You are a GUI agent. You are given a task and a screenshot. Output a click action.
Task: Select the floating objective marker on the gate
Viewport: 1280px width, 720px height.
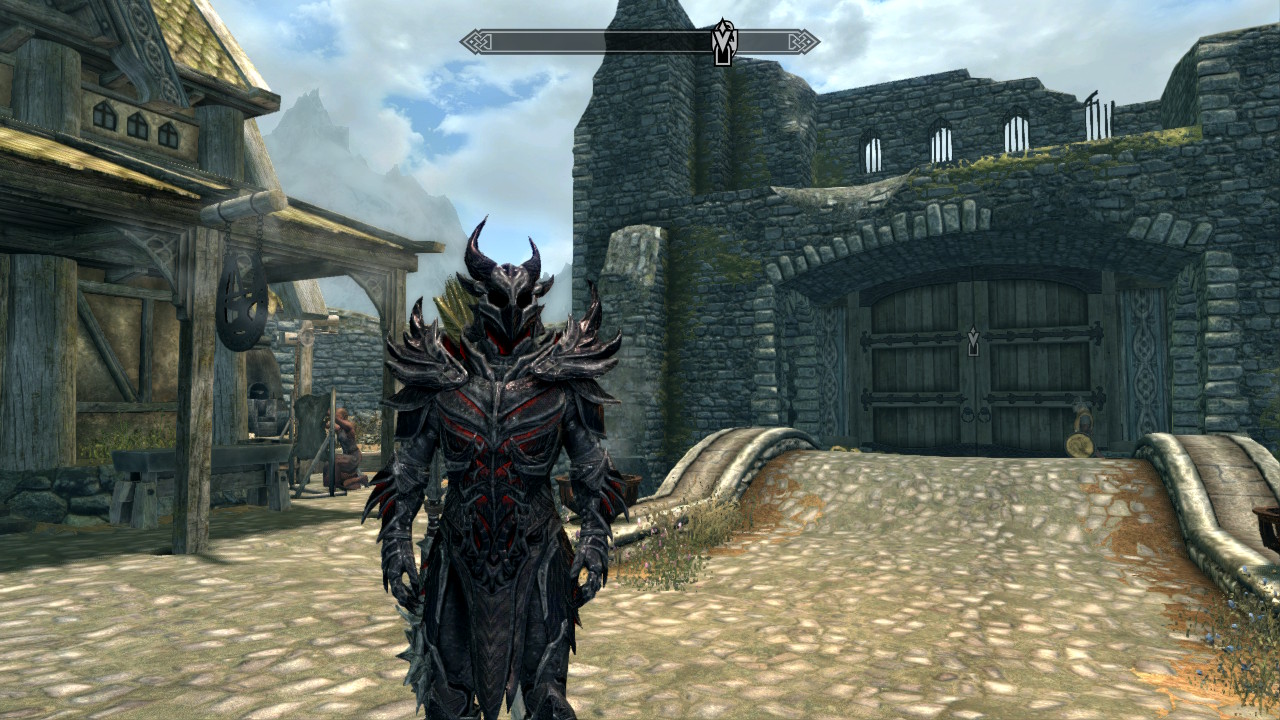coord(974,343)
